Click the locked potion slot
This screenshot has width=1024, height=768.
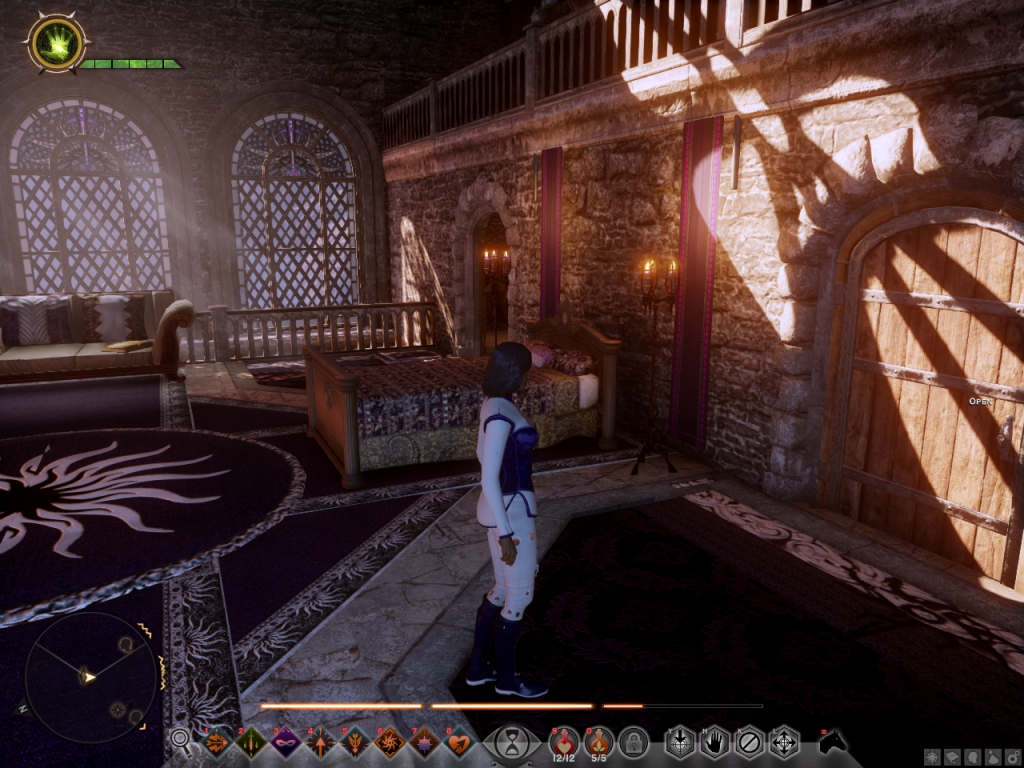coord(633,742)
